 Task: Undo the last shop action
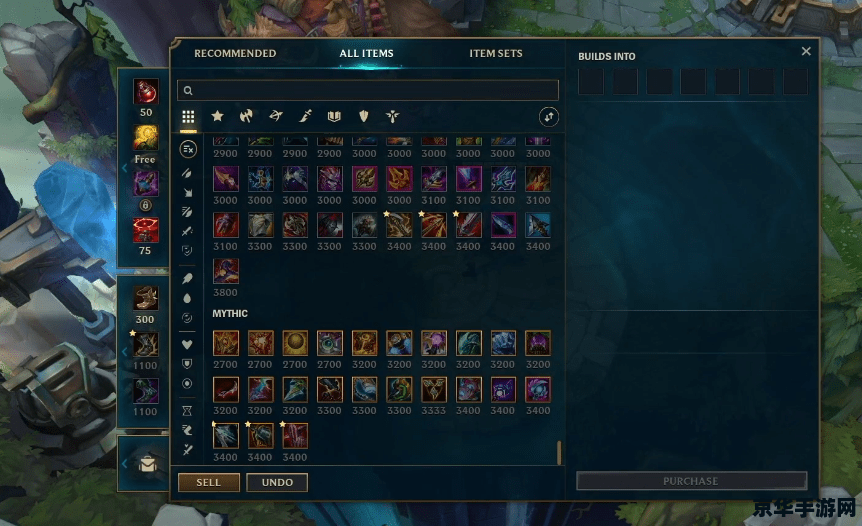277,482
